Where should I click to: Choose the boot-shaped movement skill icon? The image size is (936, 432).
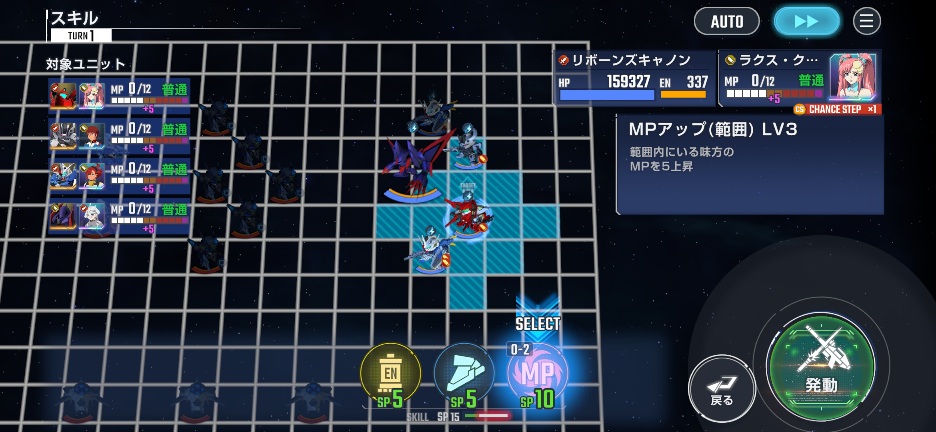463,375
